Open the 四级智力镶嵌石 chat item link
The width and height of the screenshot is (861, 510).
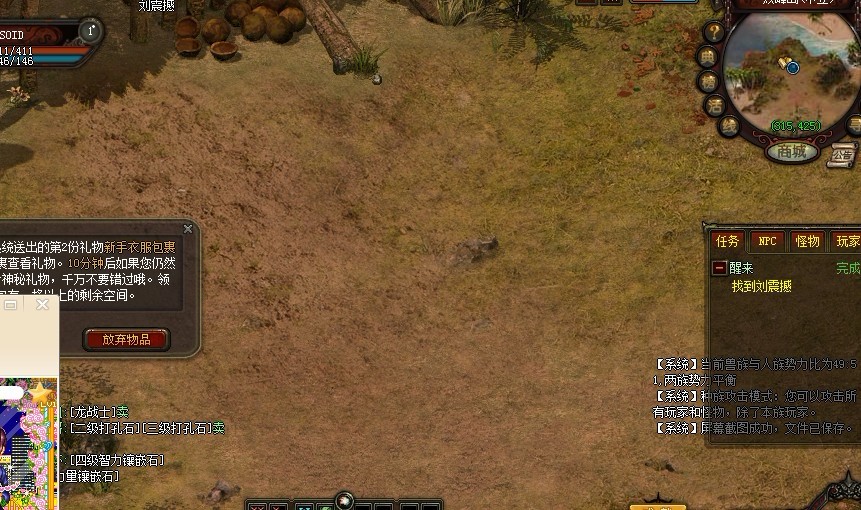tap(116, 460)
